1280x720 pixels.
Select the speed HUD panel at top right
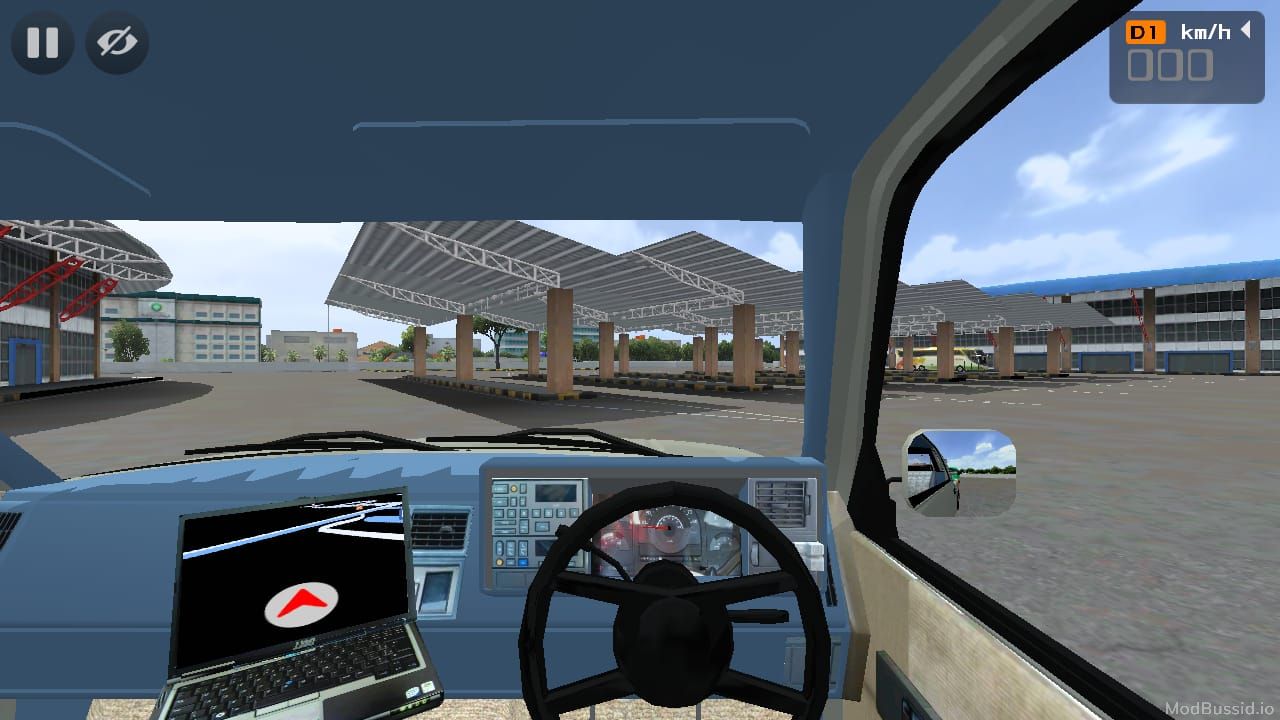(x=1186, y=55)
